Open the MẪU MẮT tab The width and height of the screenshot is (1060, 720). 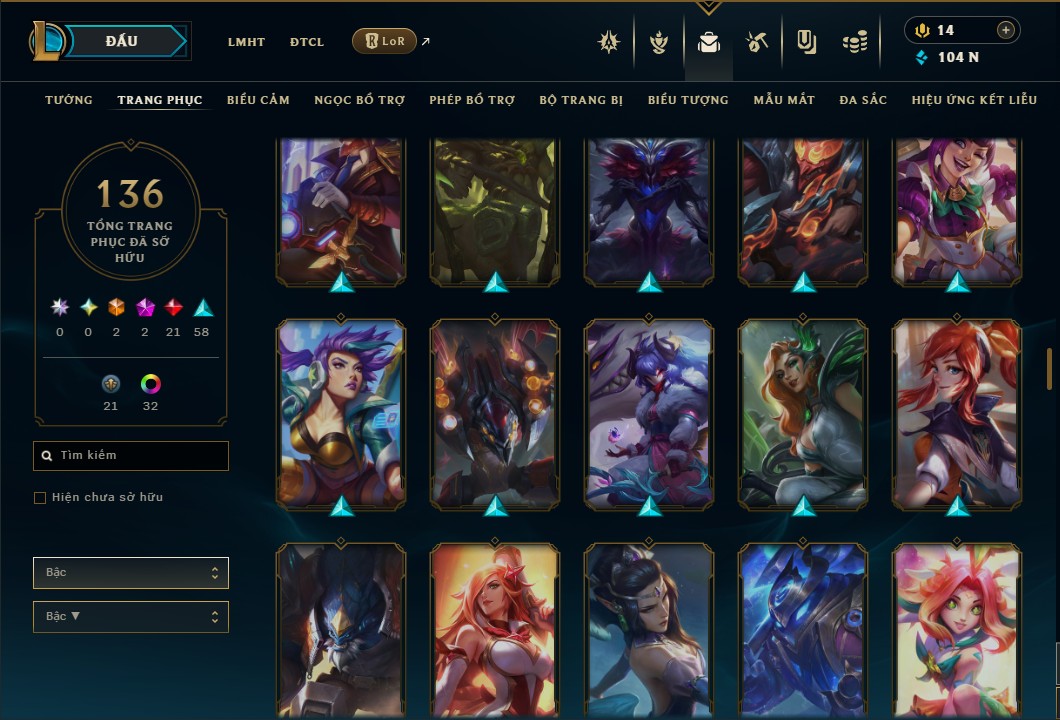pyautogui.click(x=784, y=100)
